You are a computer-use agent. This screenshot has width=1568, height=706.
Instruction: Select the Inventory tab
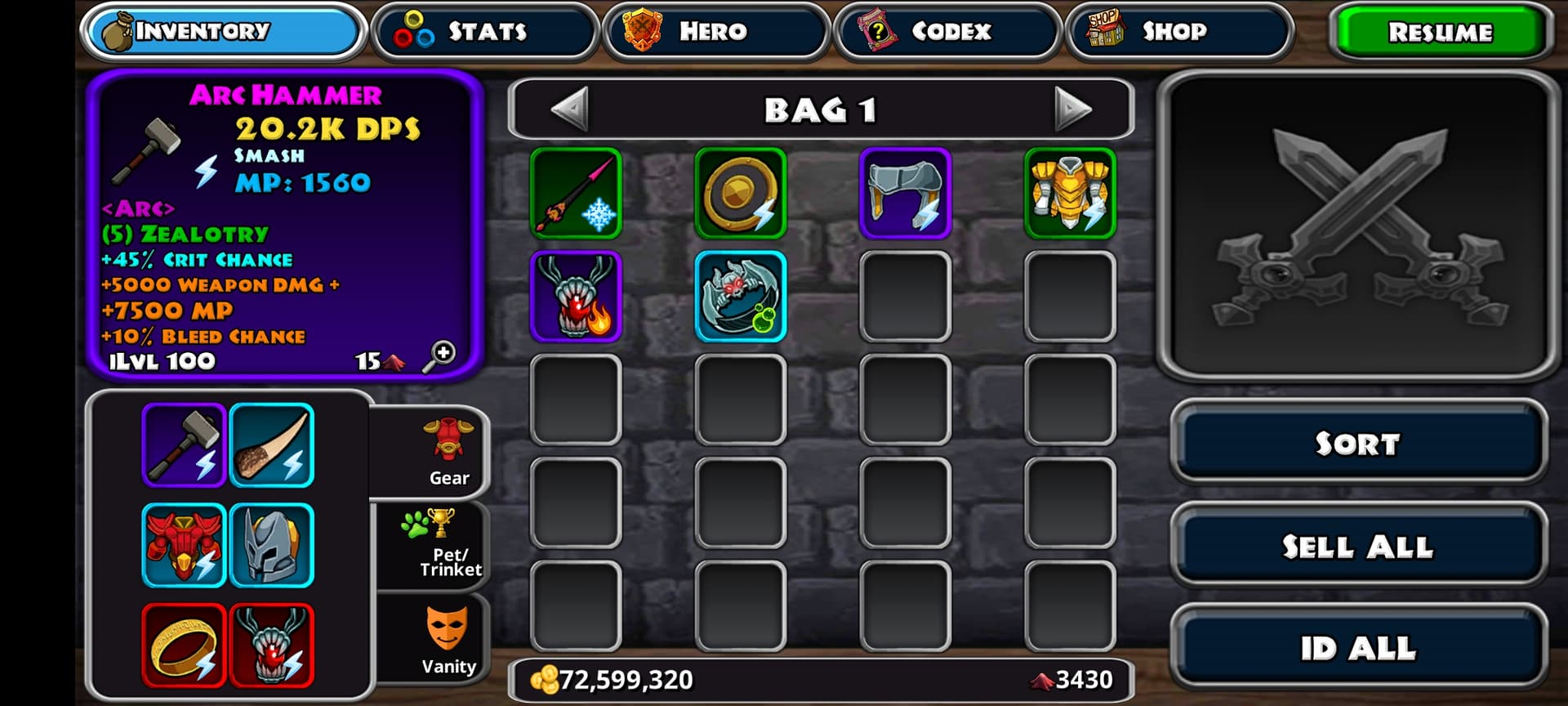[222, 32]
